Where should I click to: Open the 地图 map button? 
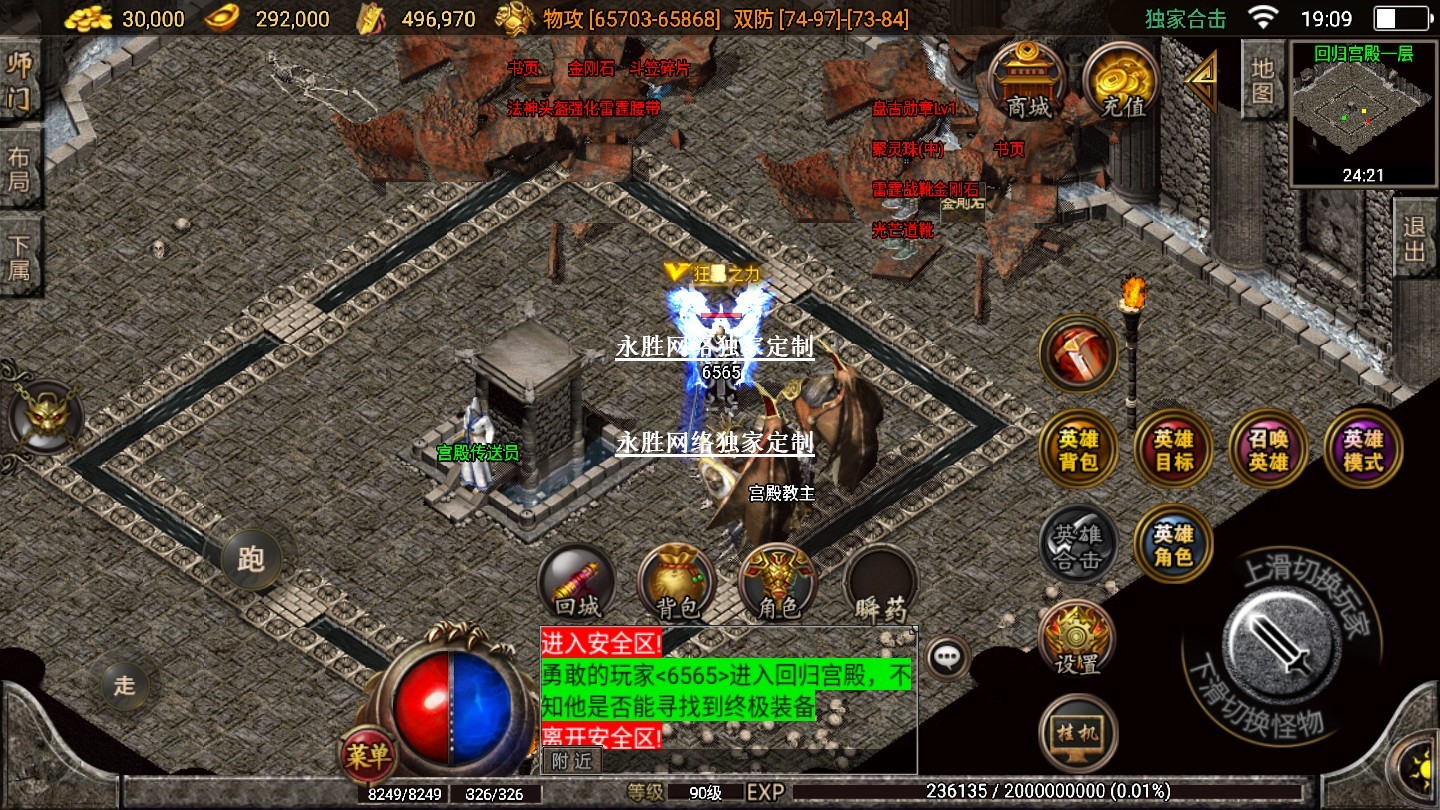coord(1262,81)
